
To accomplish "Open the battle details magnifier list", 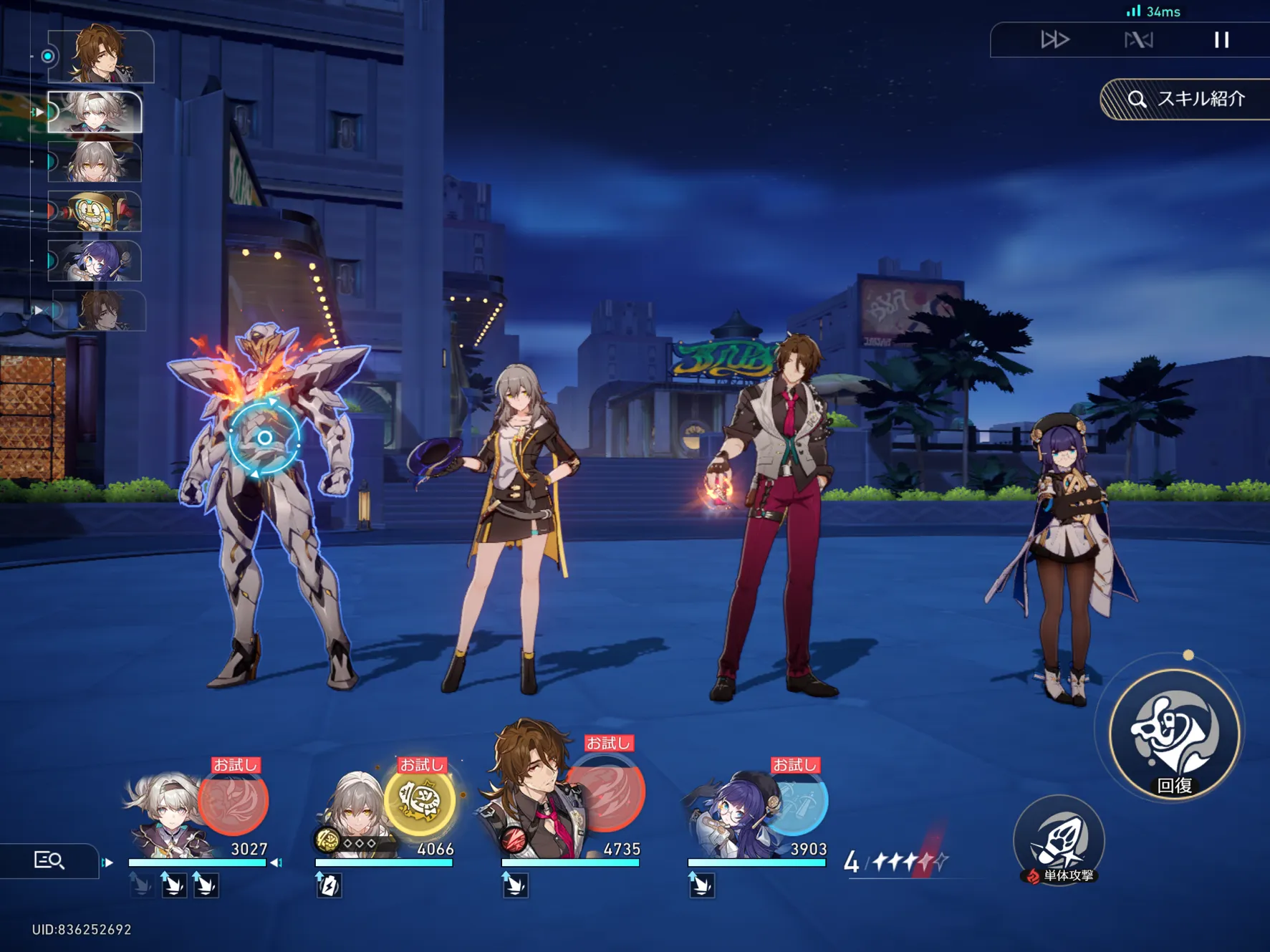I will [x=49, y=860].
